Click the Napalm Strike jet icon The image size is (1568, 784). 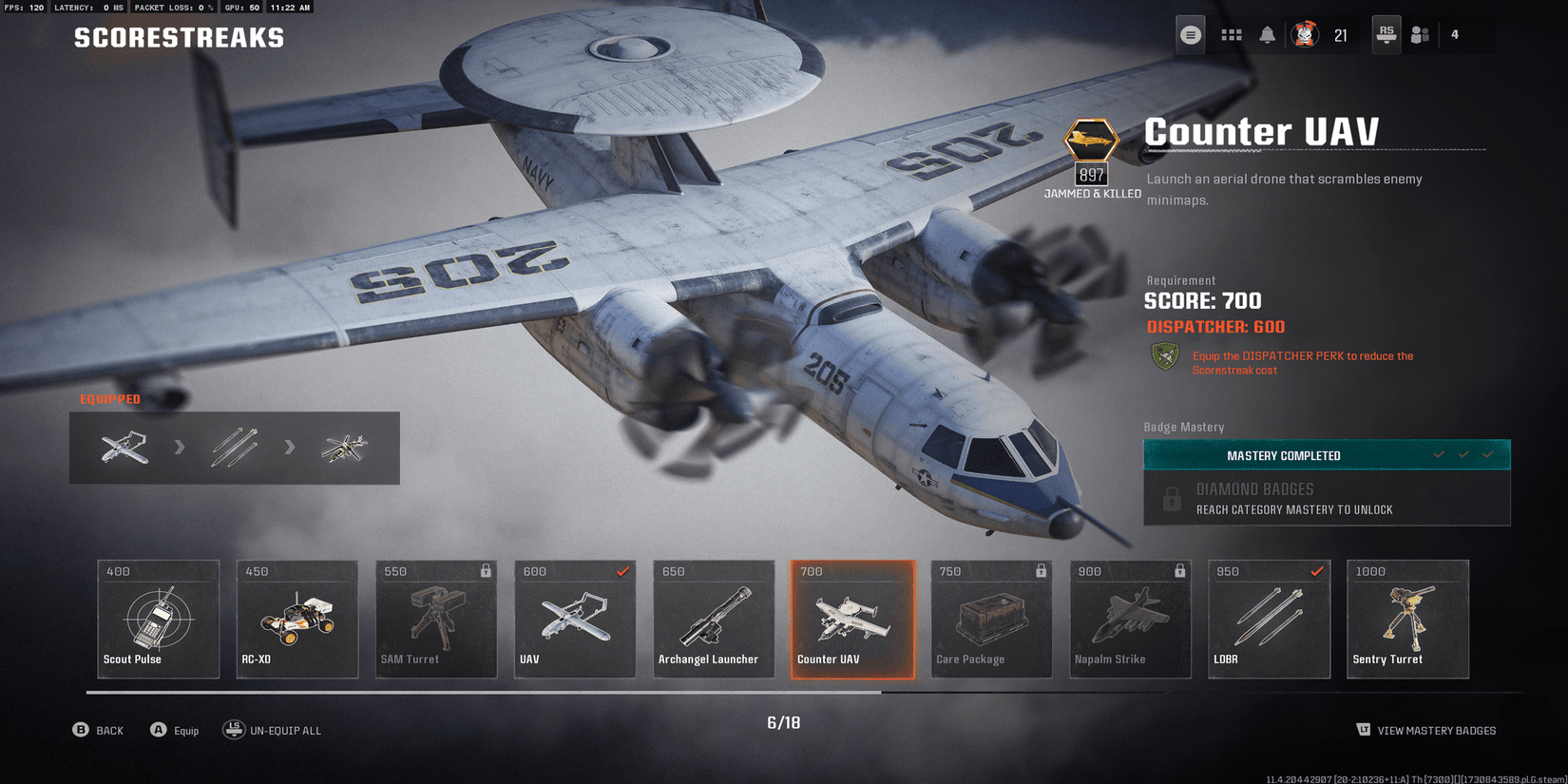click(x=1130, y=613)
